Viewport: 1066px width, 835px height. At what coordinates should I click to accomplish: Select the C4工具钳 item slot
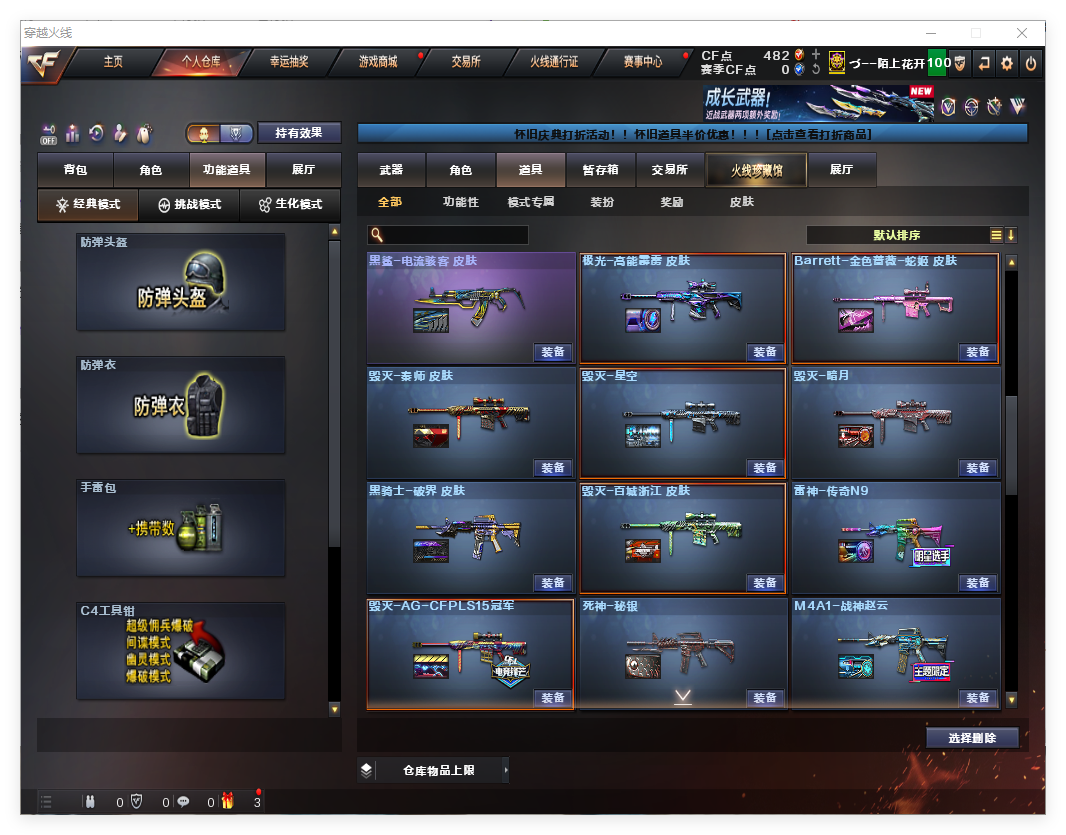tap(181, 651)
